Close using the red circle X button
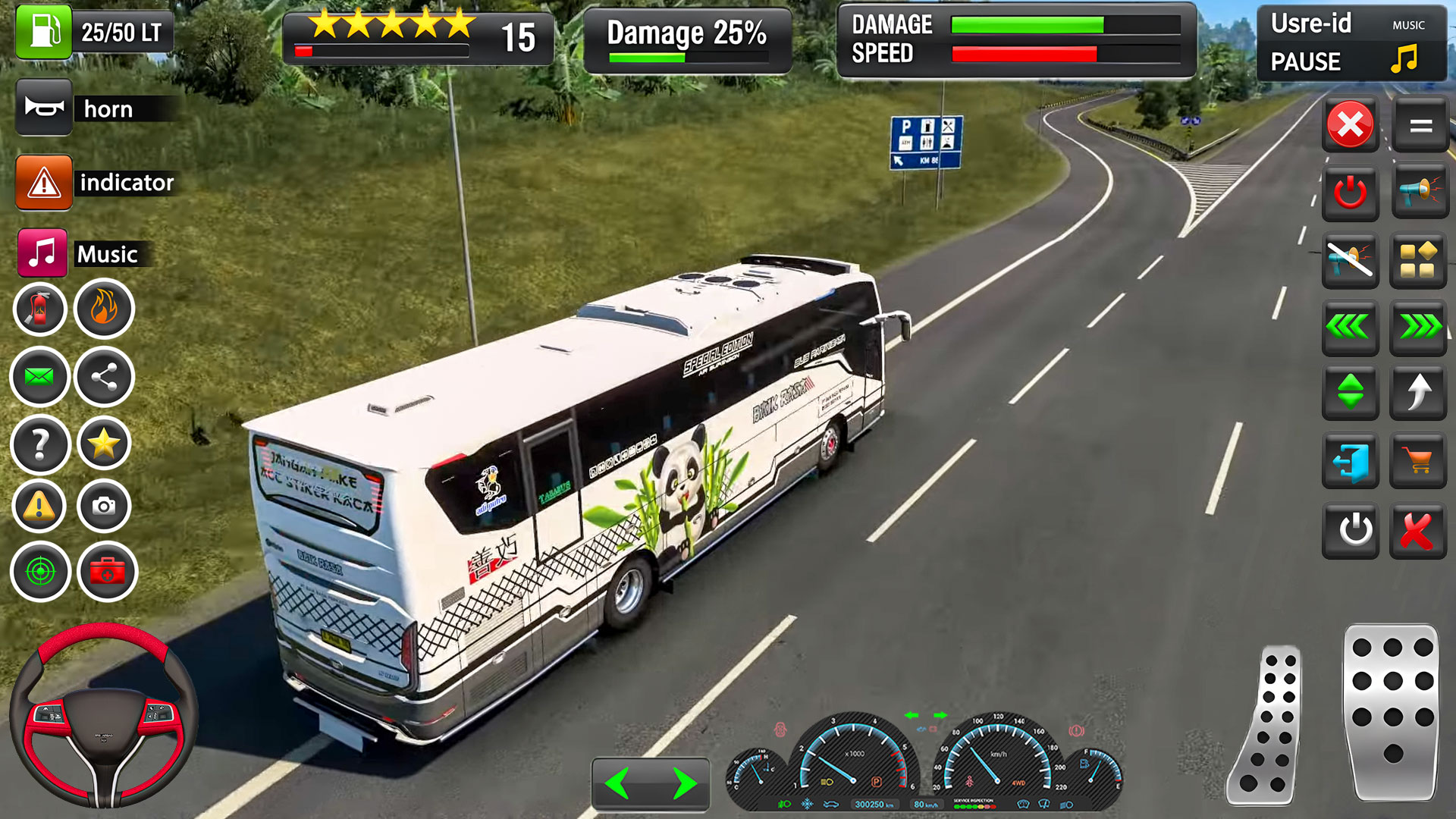The width and height of the screenshot is (1456, 819). pyautogui.click(x=1350, y=124)
